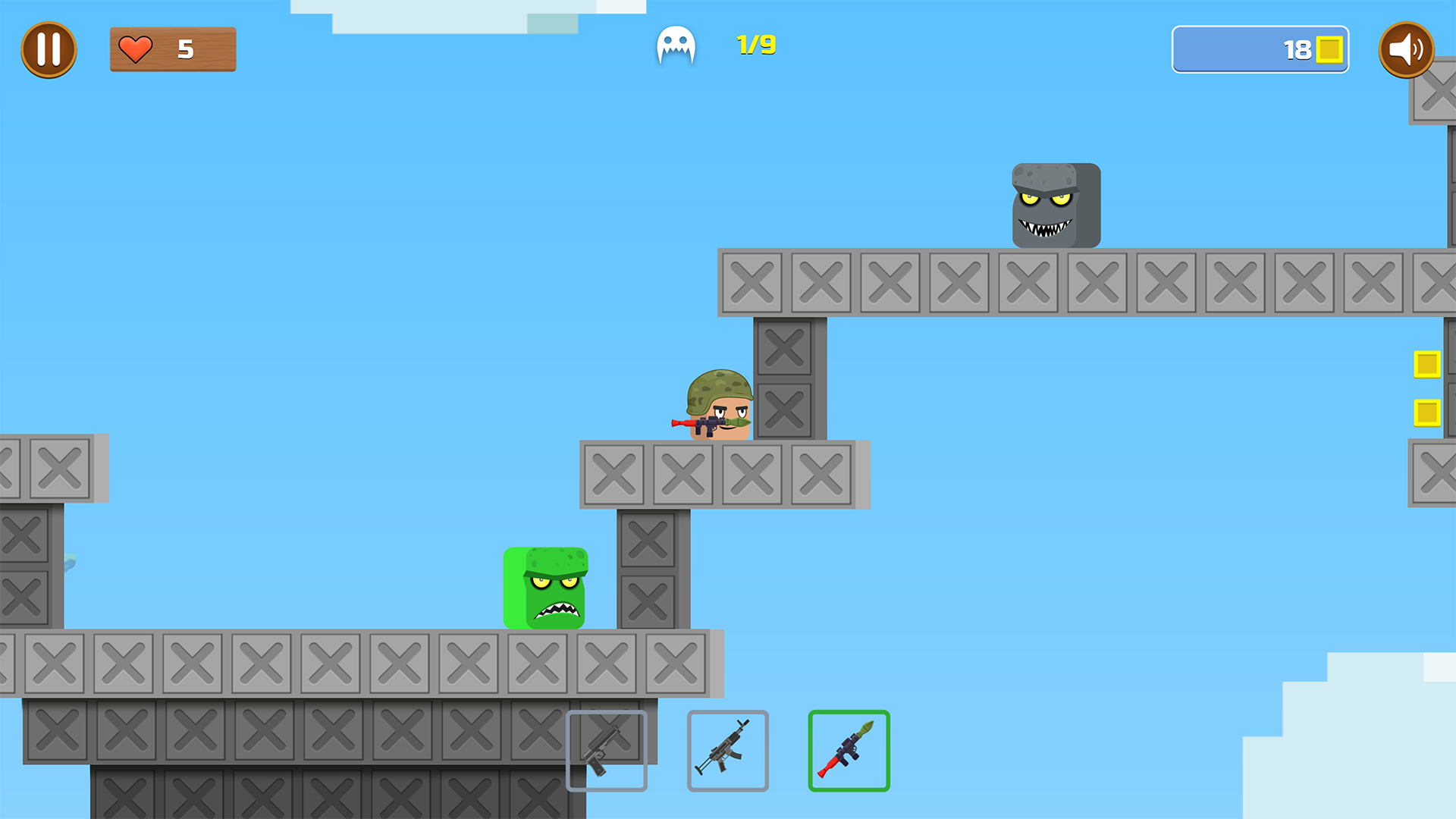This screenshot has width=1456, height=819.
Task: Click the coin progress bar
Action: 1259,50
